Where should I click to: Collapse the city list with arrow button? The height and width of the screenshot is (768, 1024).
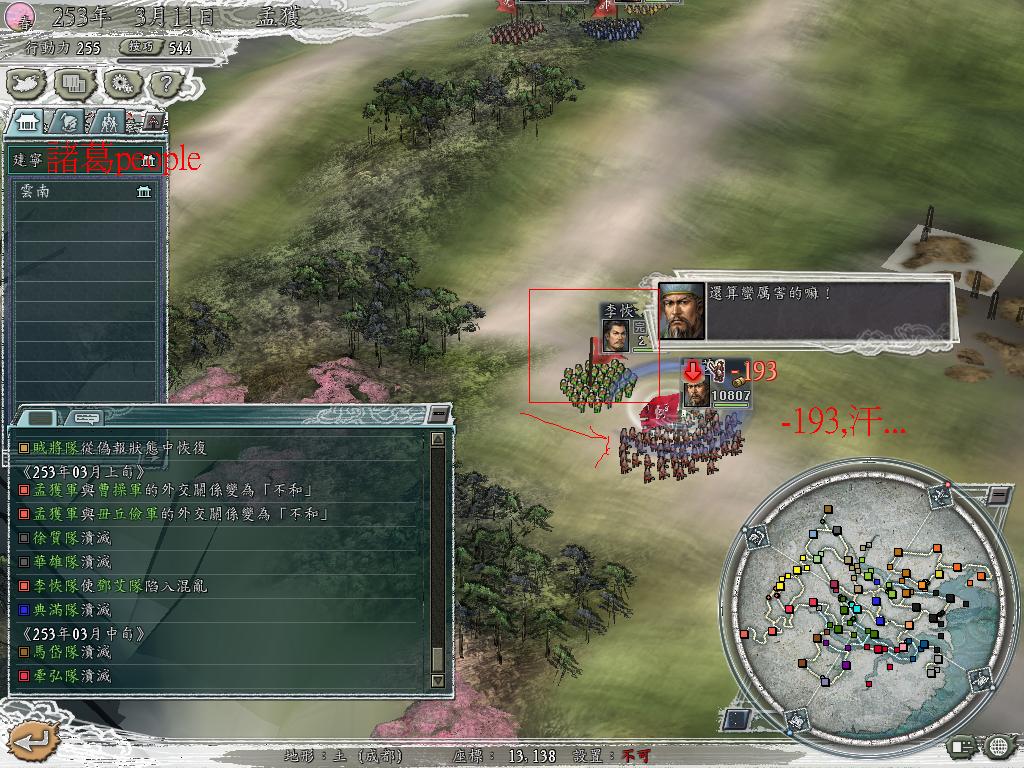click(x=153, y=121)
